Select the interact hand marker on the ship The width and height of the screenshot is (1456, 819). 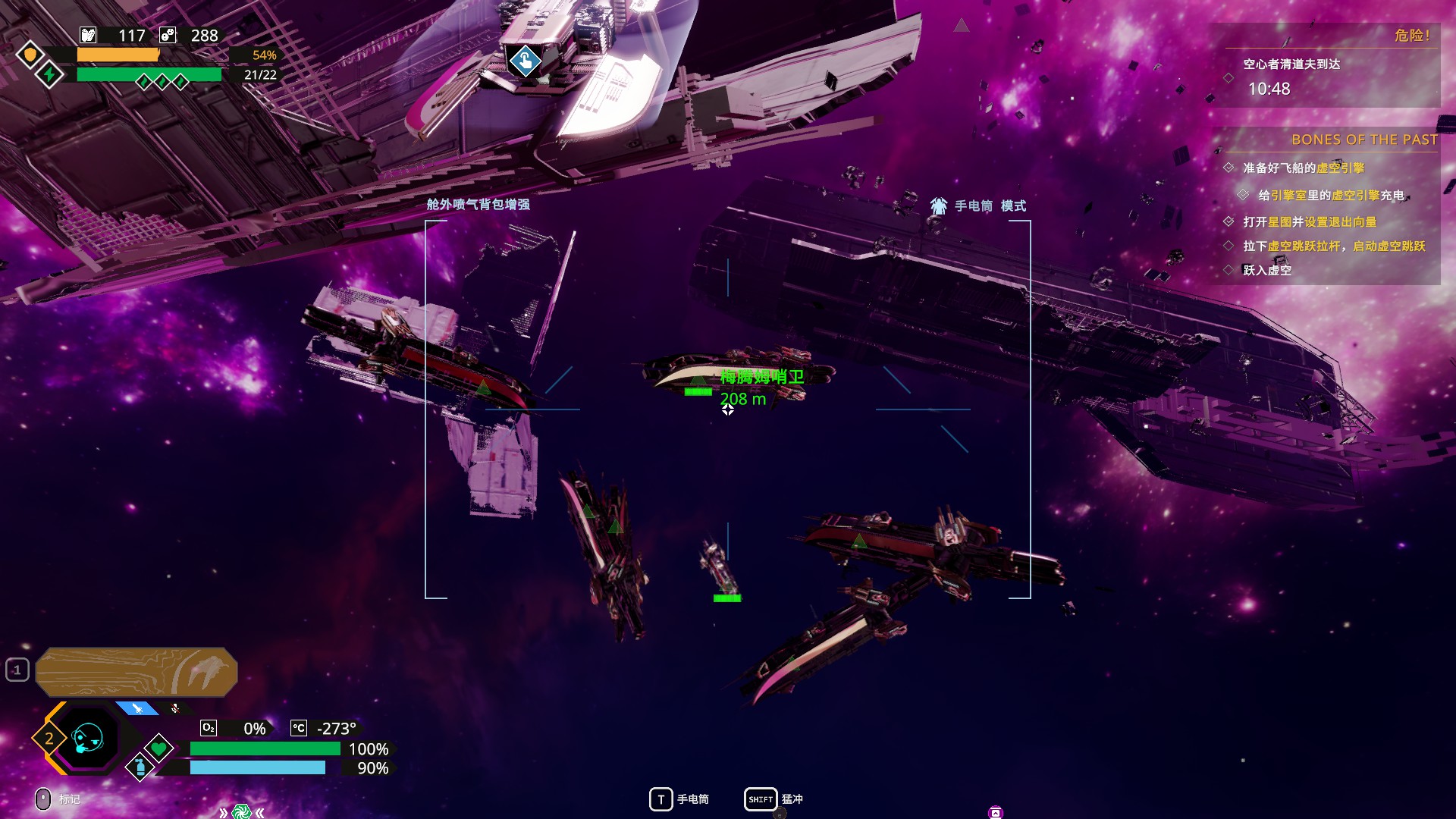(x=525, y=61)
